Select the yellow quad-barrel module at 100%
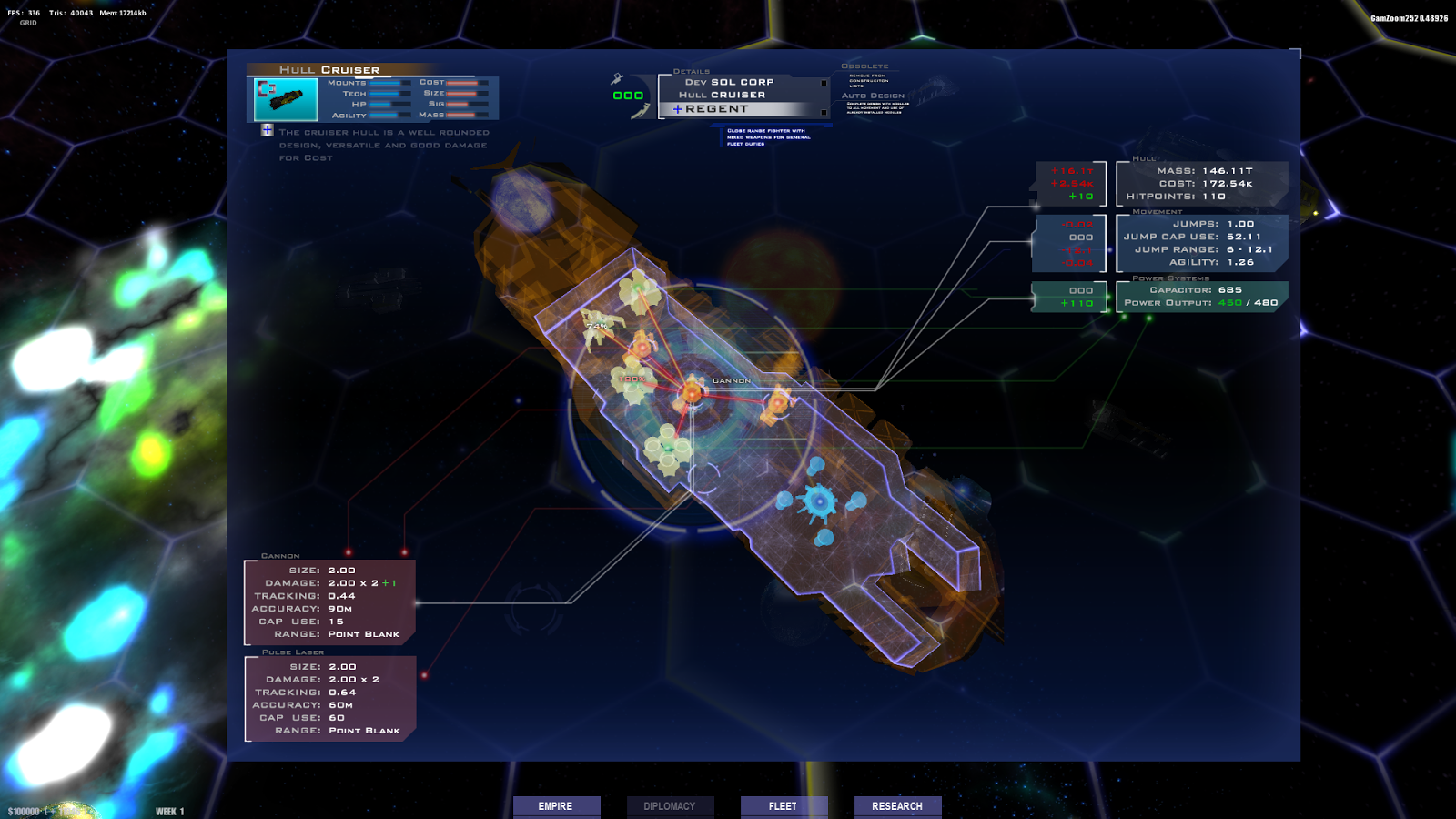The width and height of the screenshot is (1456, 819). click(x=633, y=382)
